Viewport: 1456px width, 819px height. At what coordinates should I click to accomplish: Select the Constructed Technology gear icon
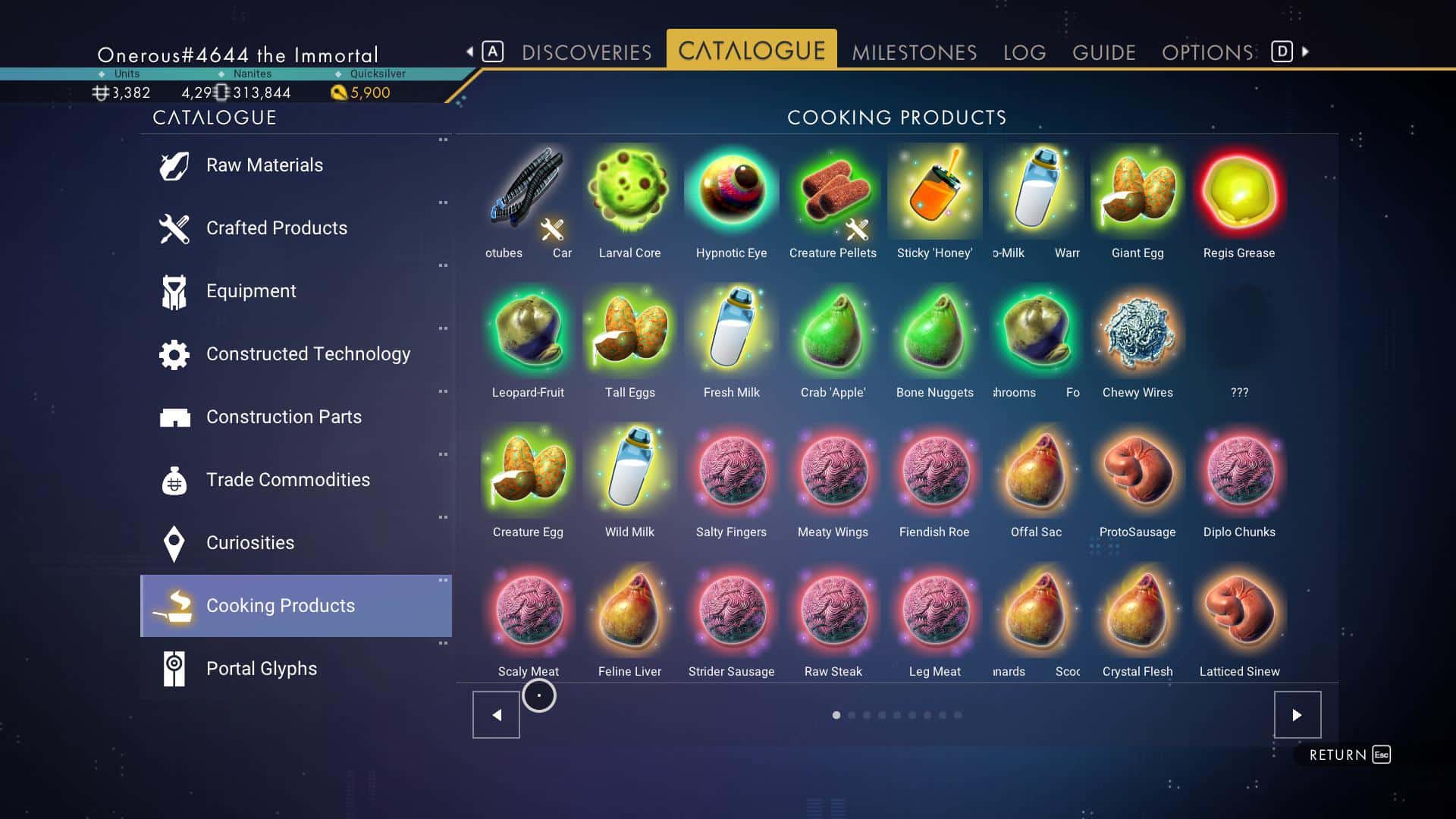[174, 353]
